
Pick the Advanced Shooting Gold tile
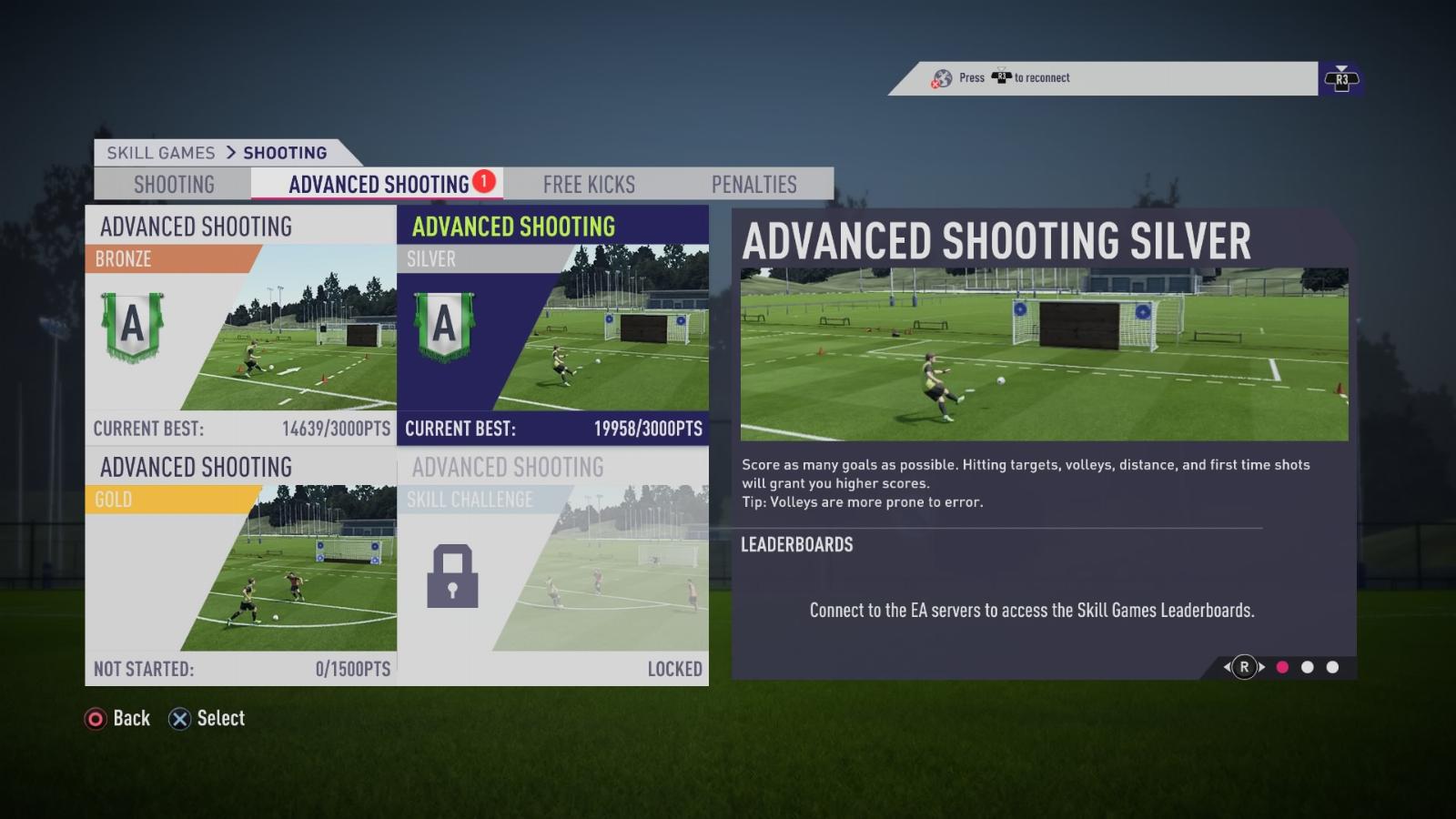pyautogui.click(x=241, y=567)
